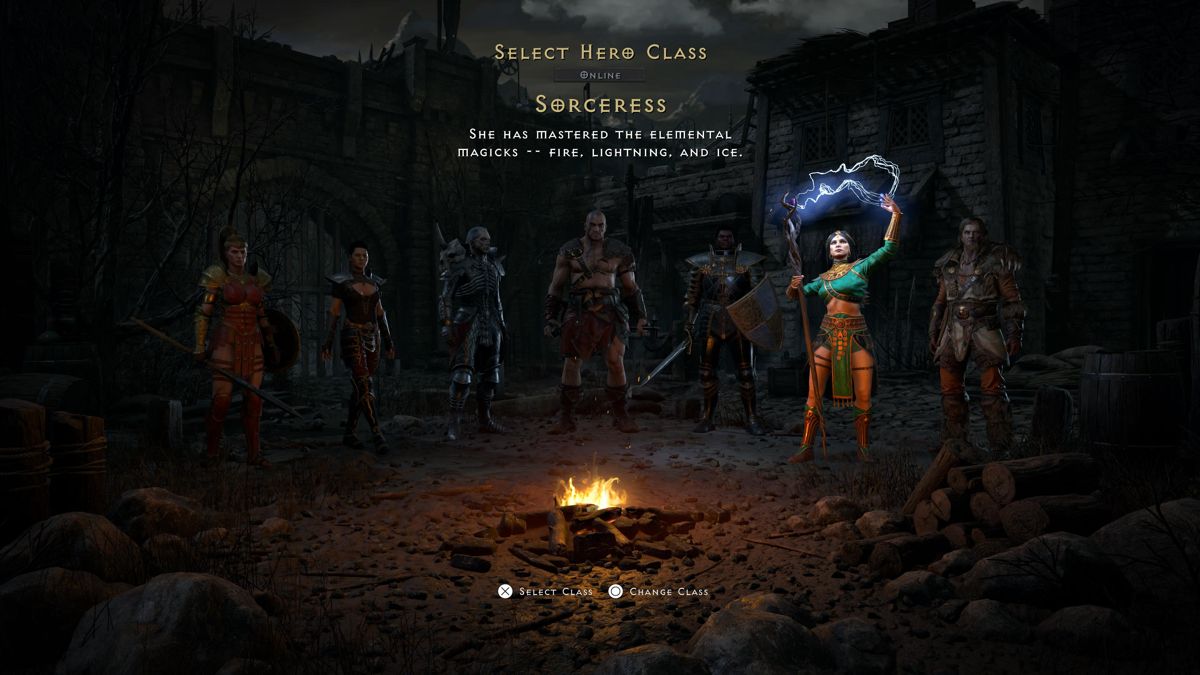Select the Barbarian hero class
The width and height of the screenshot is (1200, 675).
point(594,320)
